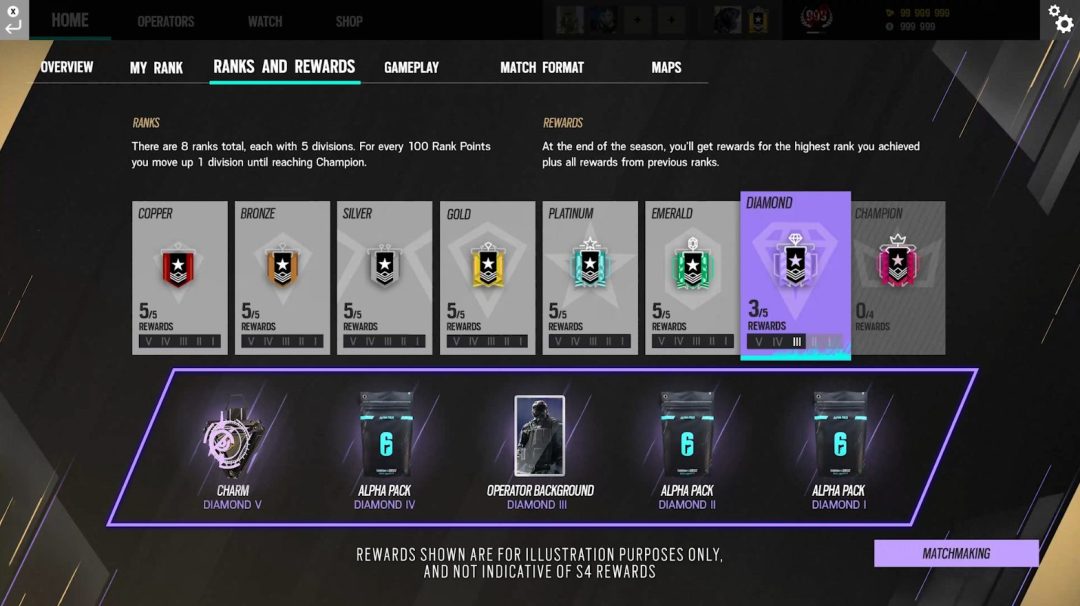Show the My Rank tab
The width and height of the screenshot is (1080, 606).
[156, 68]
